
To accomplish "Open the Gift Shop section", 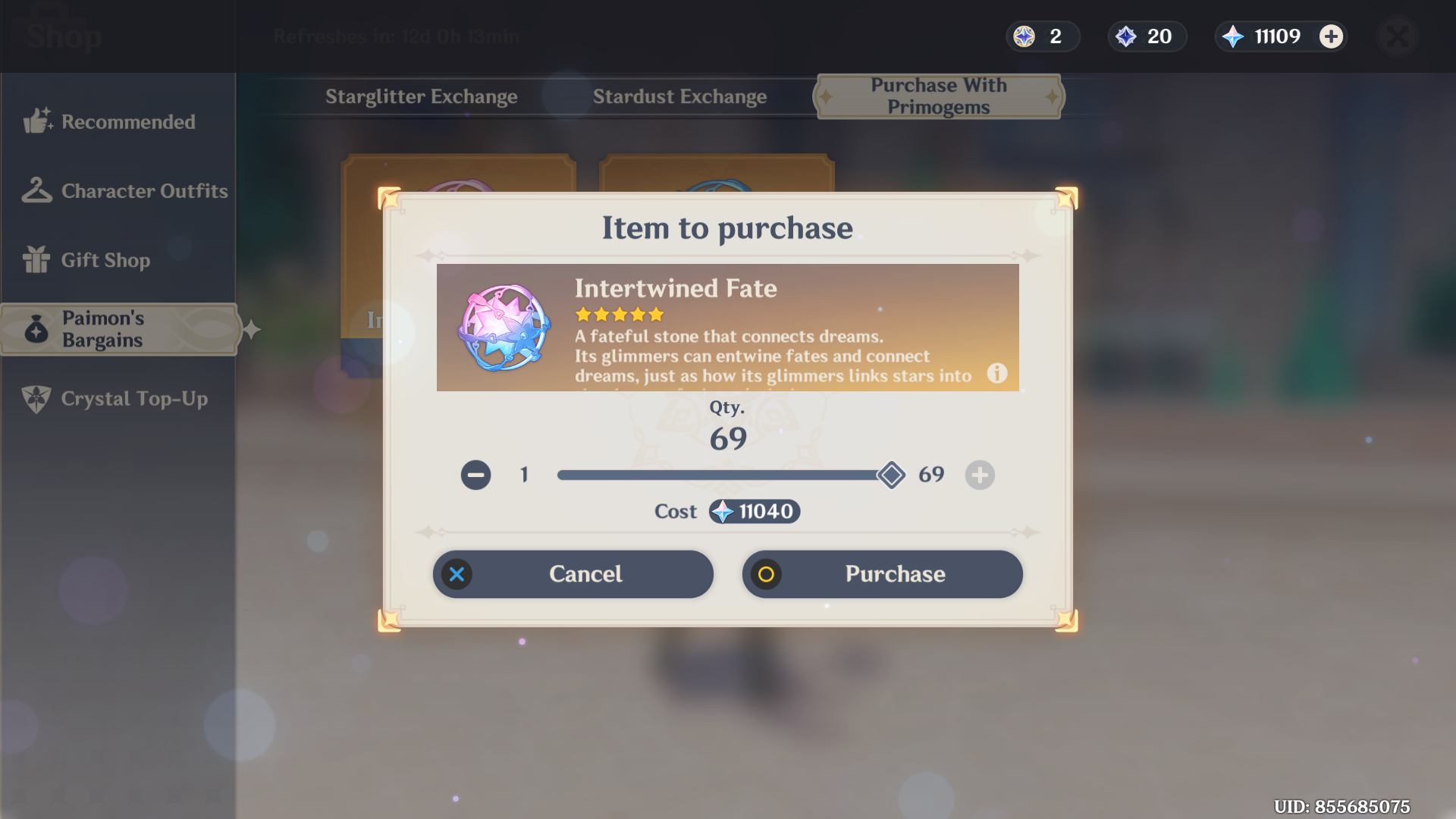I will (x=106, y=260).
